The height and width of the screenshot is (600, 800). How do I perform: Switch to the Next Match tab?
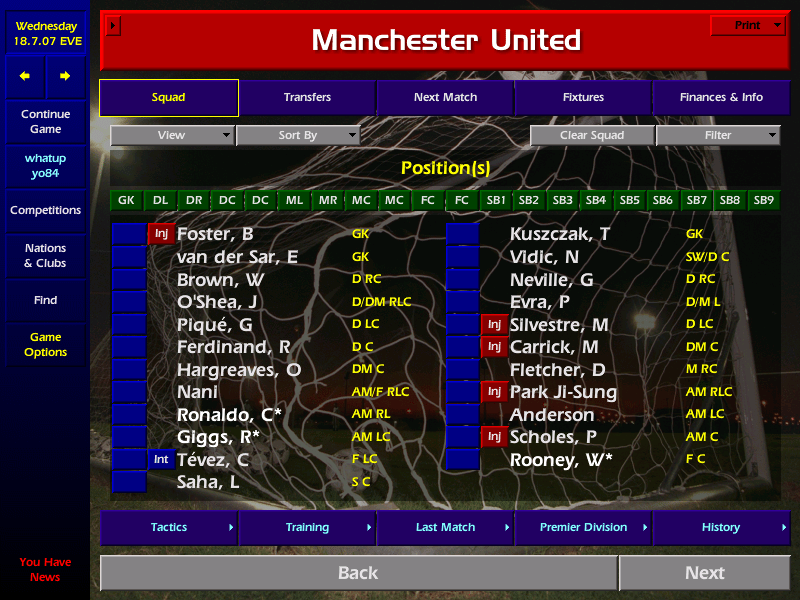click(x=445, y=98)
